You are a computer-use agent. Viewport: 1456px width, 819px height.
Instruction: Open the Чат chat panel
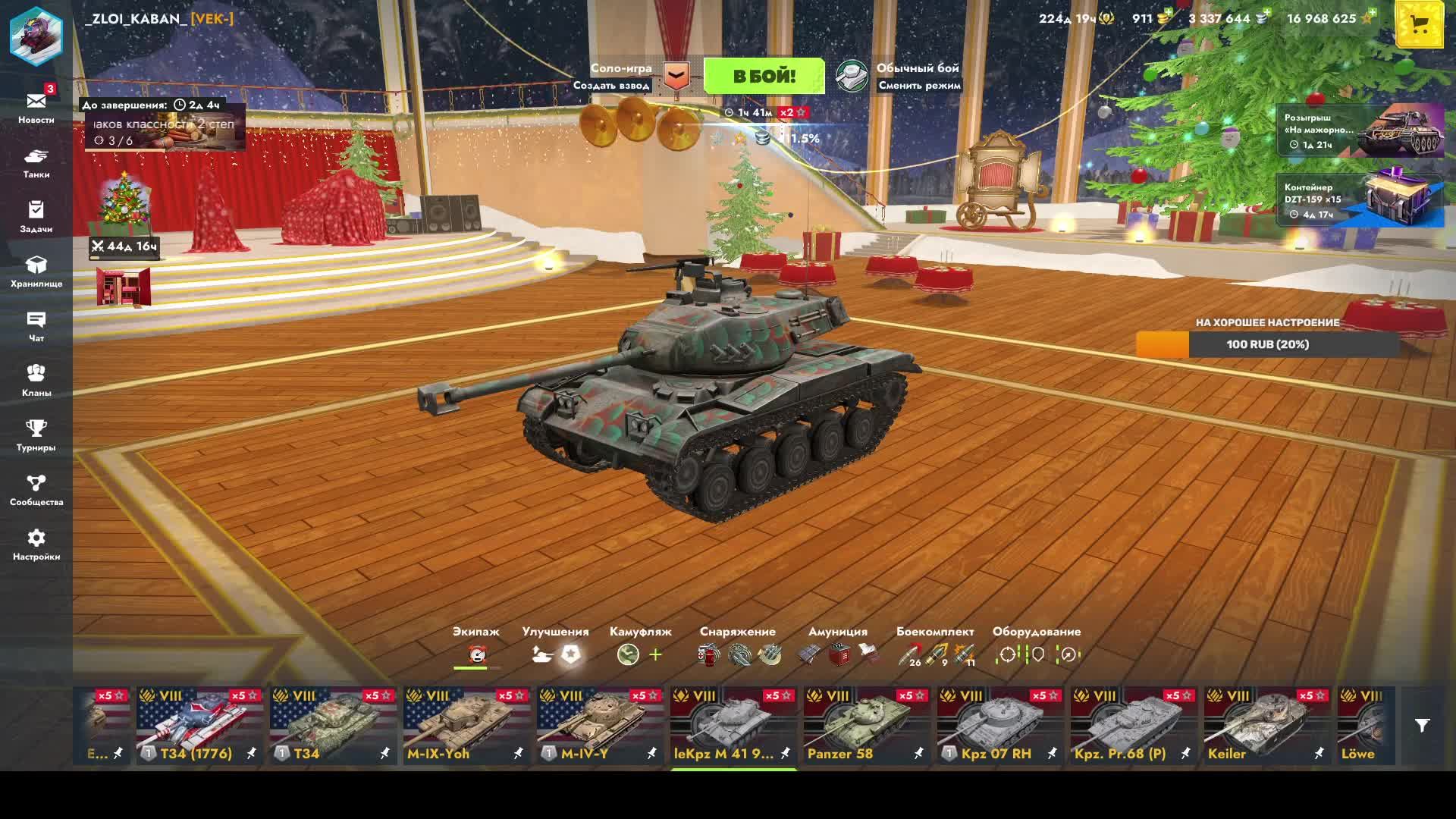(36, 325)
